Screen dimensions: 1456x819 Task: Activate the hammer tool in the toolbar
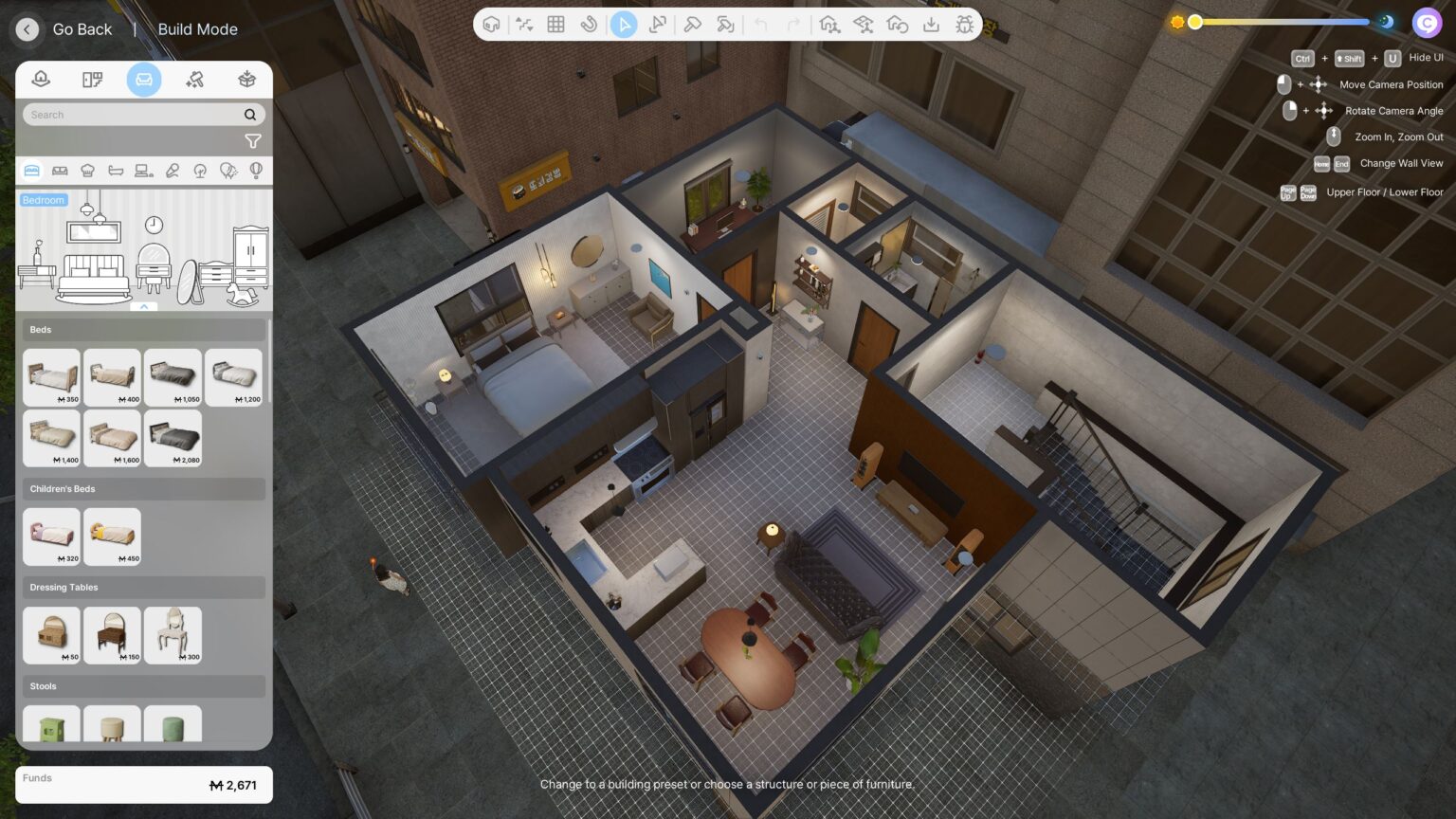click(692, 25)
